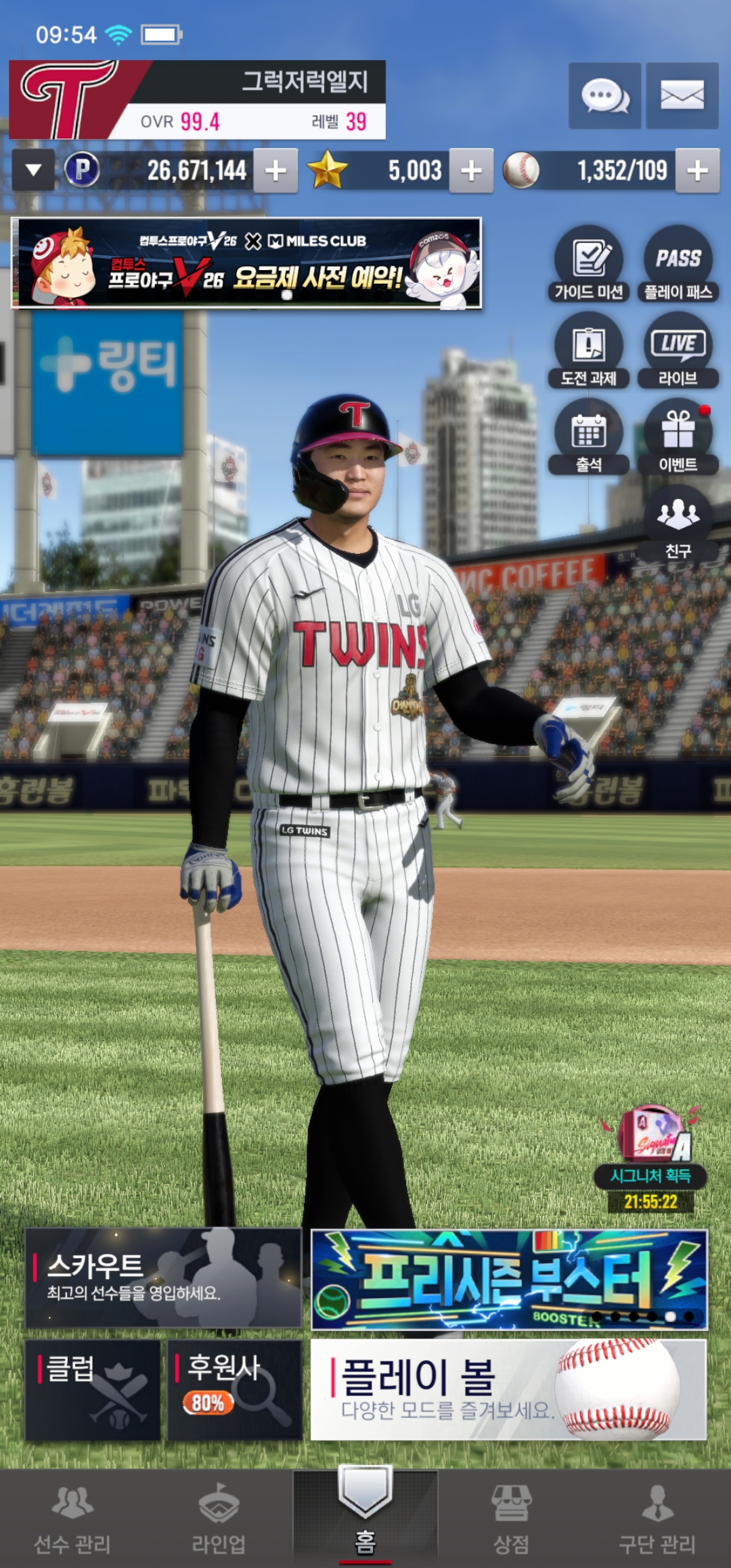Add more stars with the plus button
The width and height of the screenshot is (731, 1568).
click(471, 171)
